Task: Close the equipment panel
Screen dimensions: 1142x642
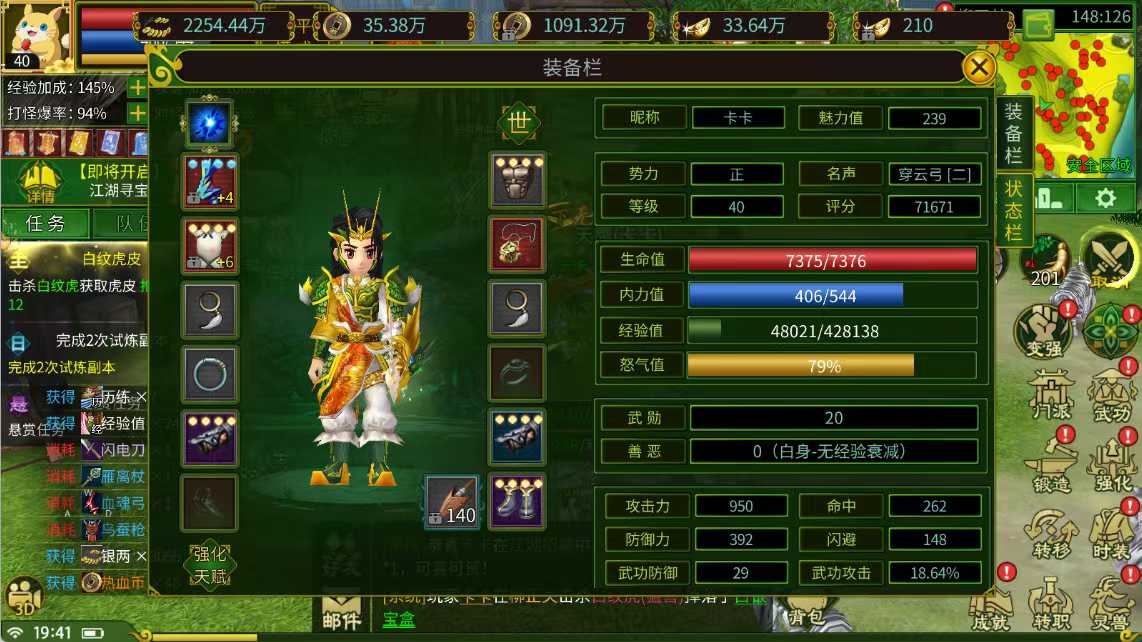Action: coord(978,68)
